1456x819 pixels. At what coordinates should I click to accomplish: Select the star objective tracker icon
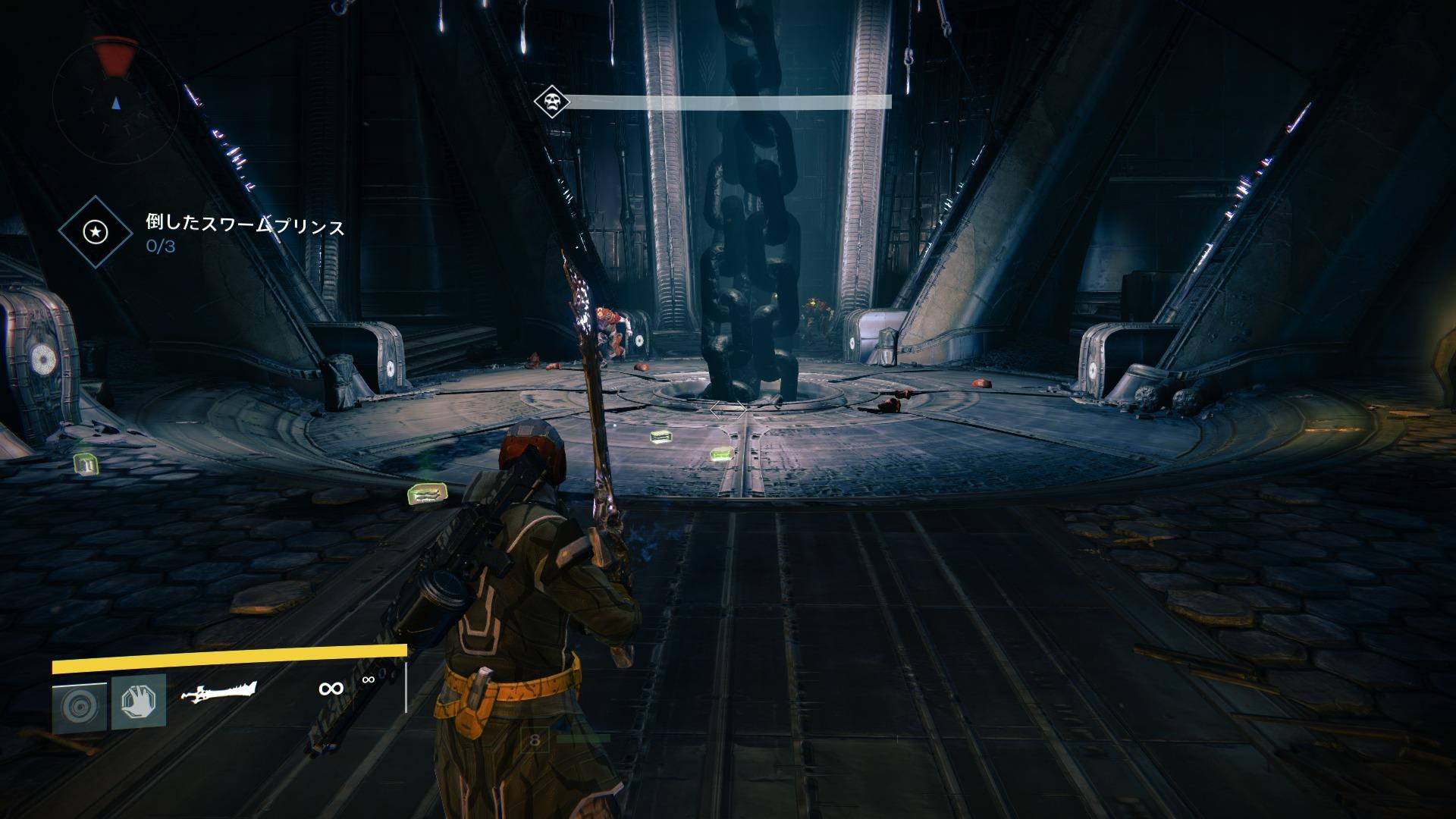pos(96,231)
